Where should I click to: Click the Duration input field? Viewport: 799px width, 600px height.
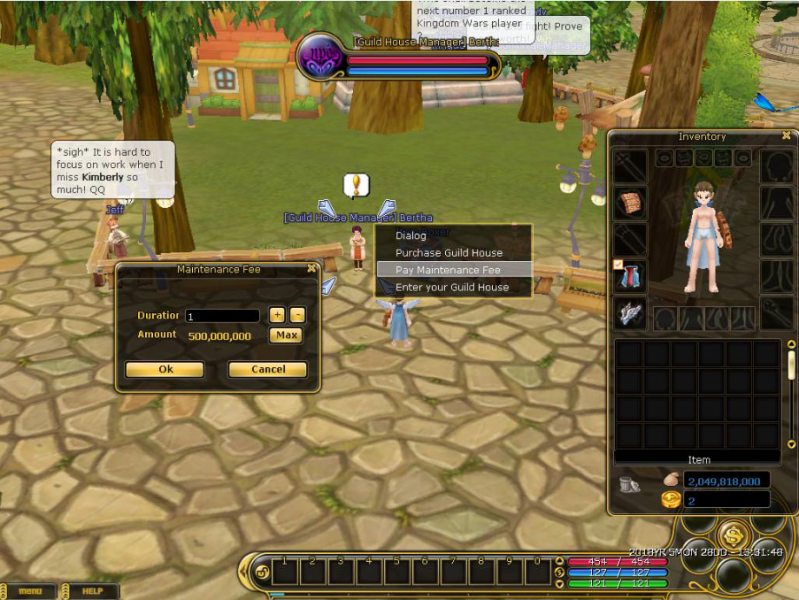(x=222, y=316)
